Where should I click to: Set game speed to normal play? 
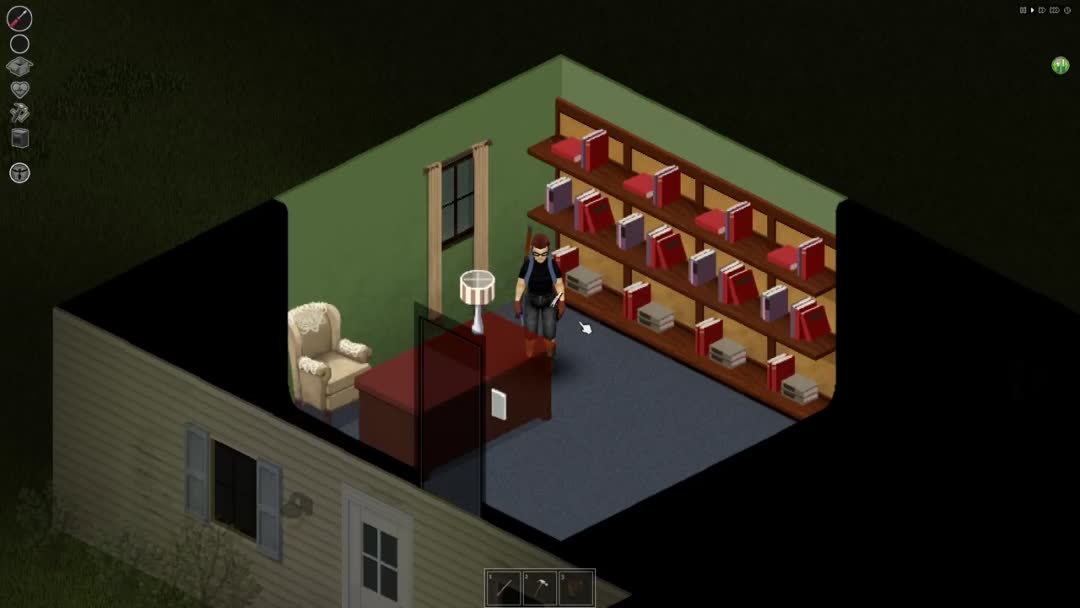click(x=1032, y=10)
